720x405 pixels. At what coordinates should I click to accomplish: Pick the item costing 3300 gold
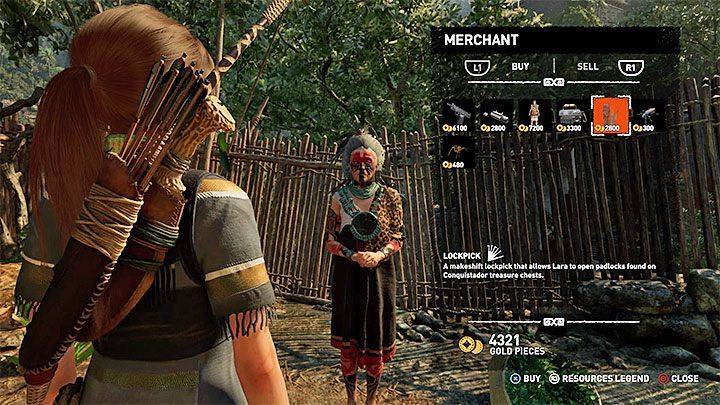pyautogui.click(x=572, y=114)
